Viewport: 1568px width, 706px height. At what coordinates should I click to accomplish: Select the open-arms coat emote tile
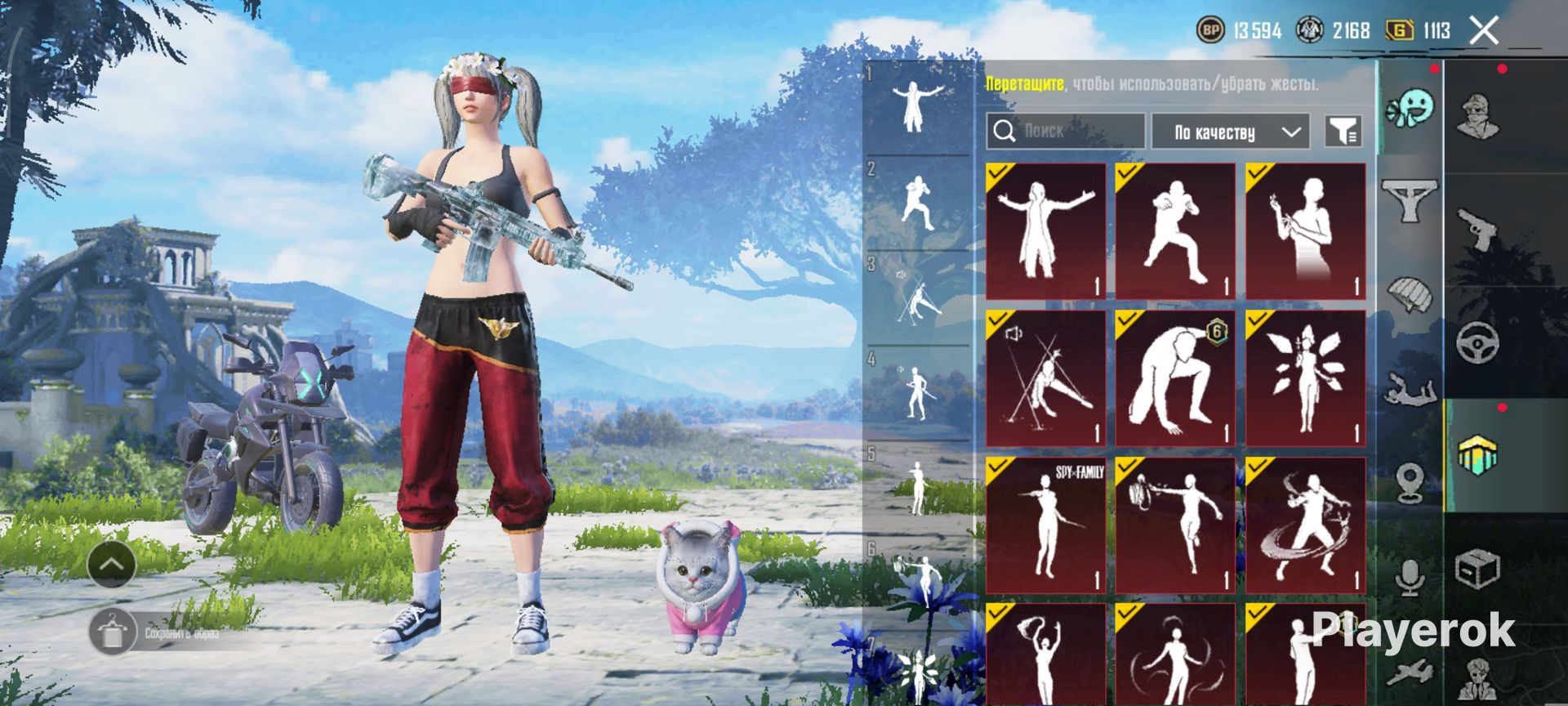pyautogui.click(x=1045, y=230)
